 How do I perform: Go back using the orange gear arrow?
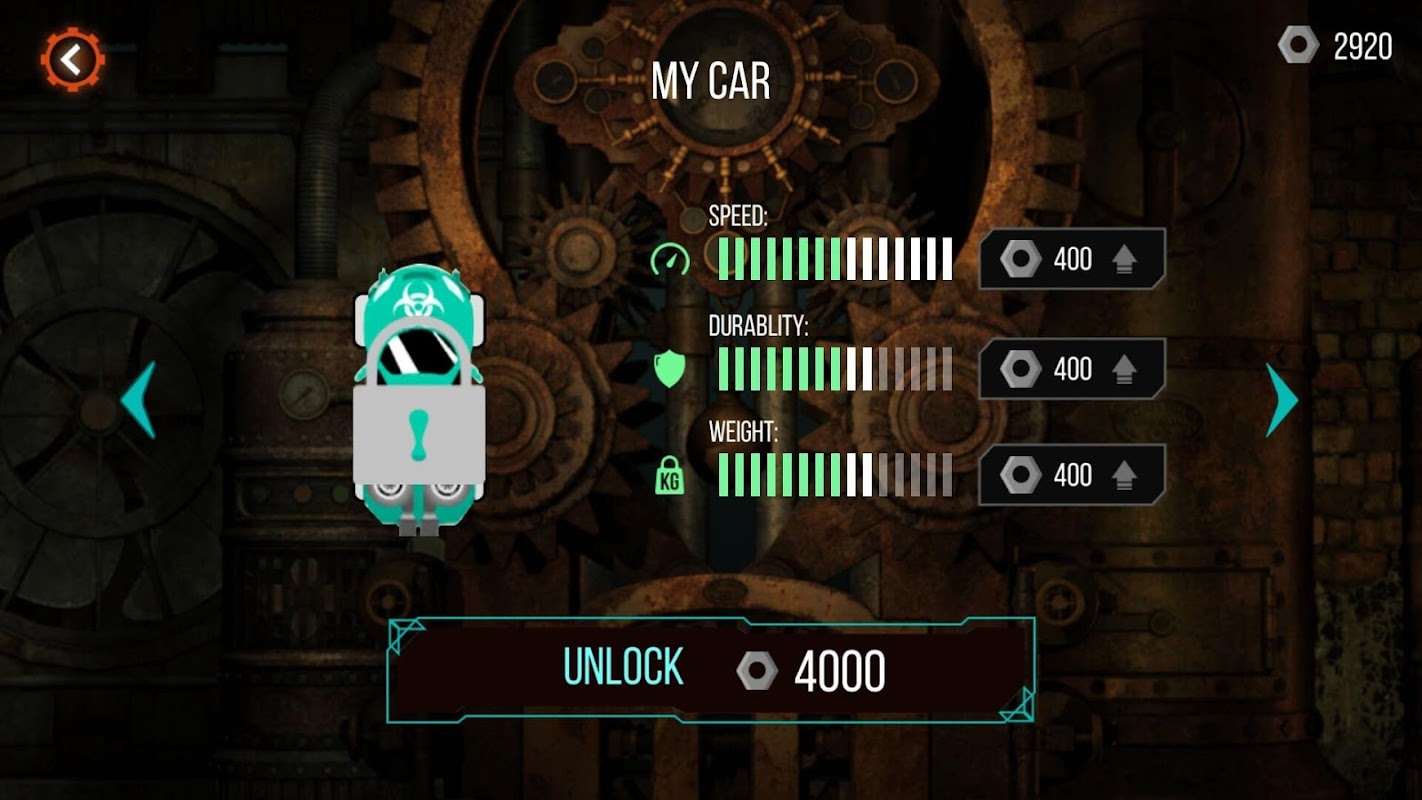(72, 61)
